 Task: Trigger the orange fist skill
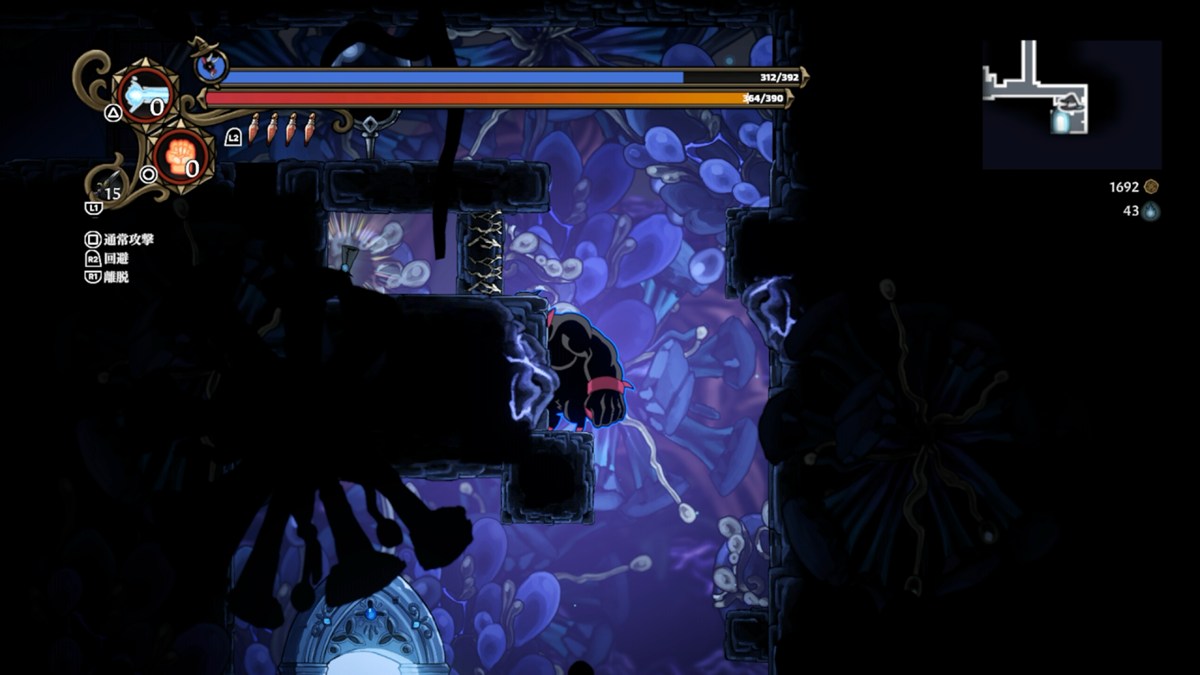(x=183, y=157)
